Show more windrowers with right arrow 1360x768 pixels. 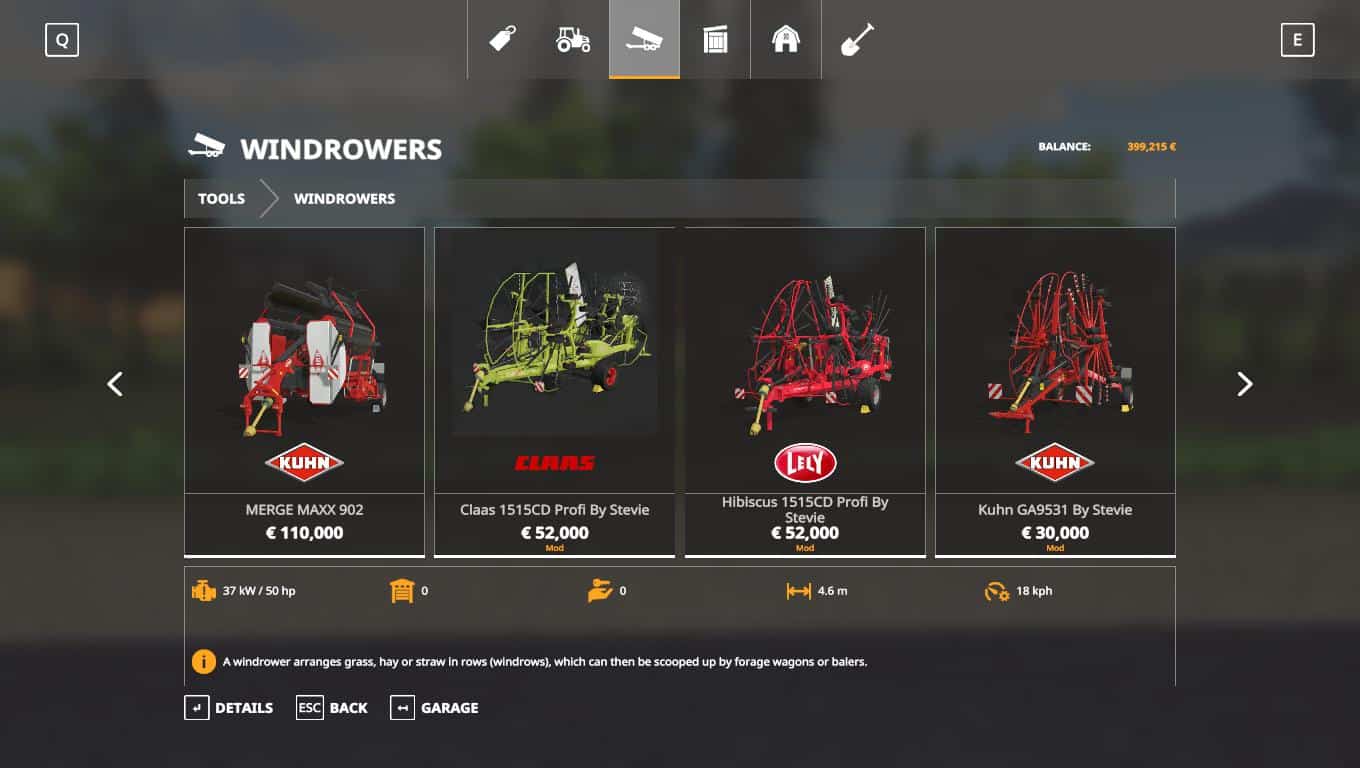(1244, 384)
